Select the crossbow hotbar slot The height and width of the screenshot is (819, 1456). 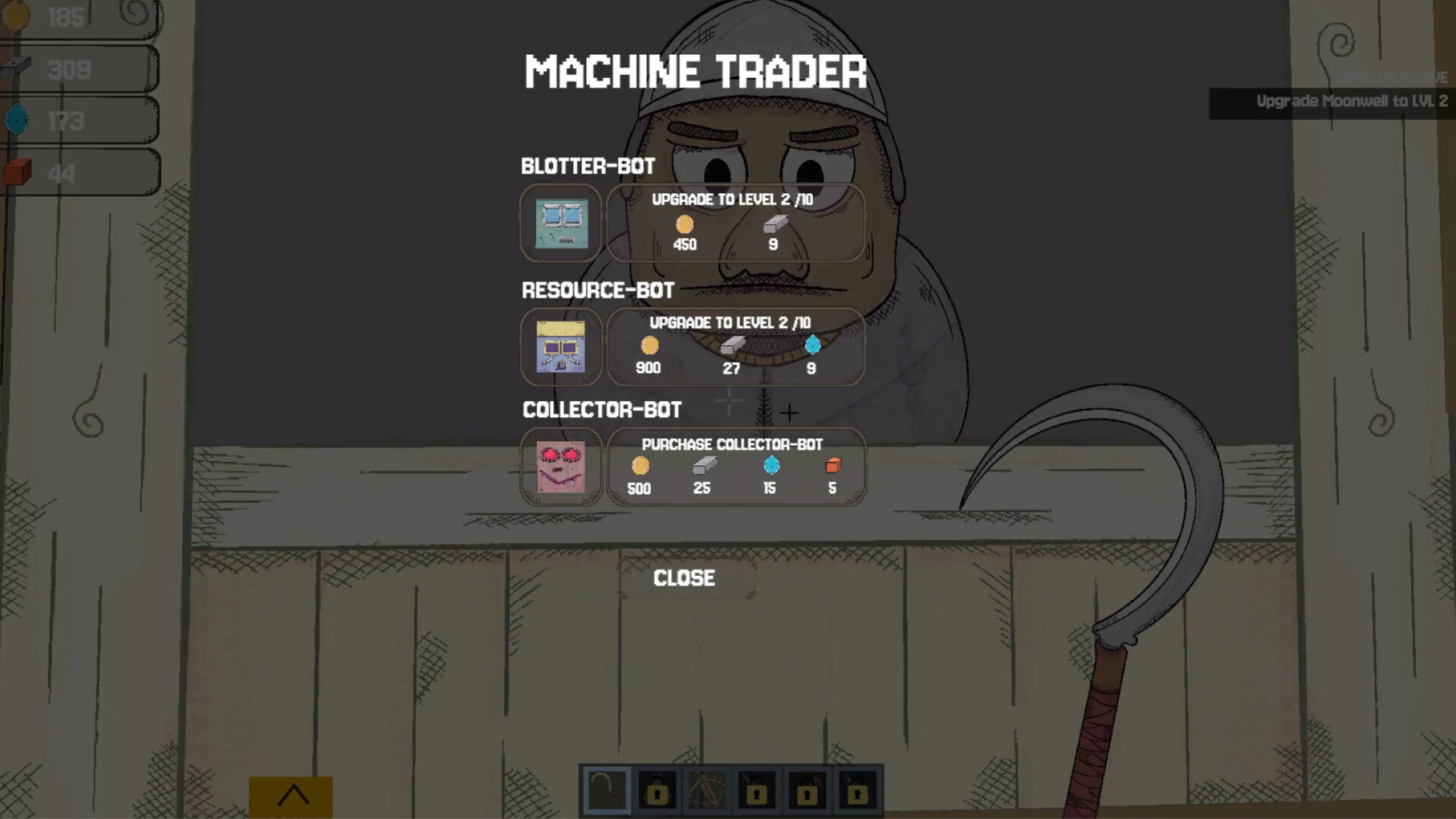pyautogui.click(x=706, y=790)
